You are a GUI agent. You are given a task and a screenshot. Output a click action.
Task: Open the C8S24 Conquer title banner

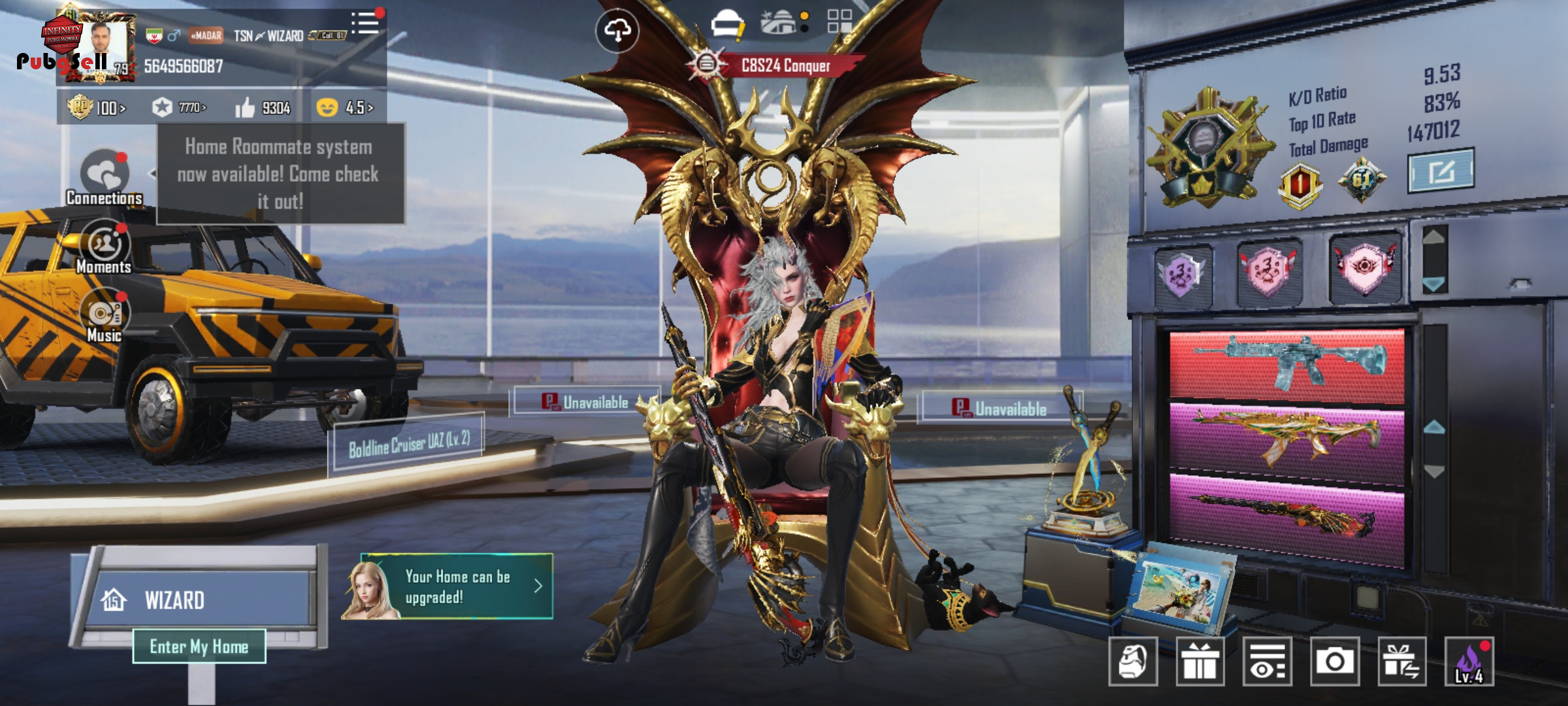click(x=777, y=65)
